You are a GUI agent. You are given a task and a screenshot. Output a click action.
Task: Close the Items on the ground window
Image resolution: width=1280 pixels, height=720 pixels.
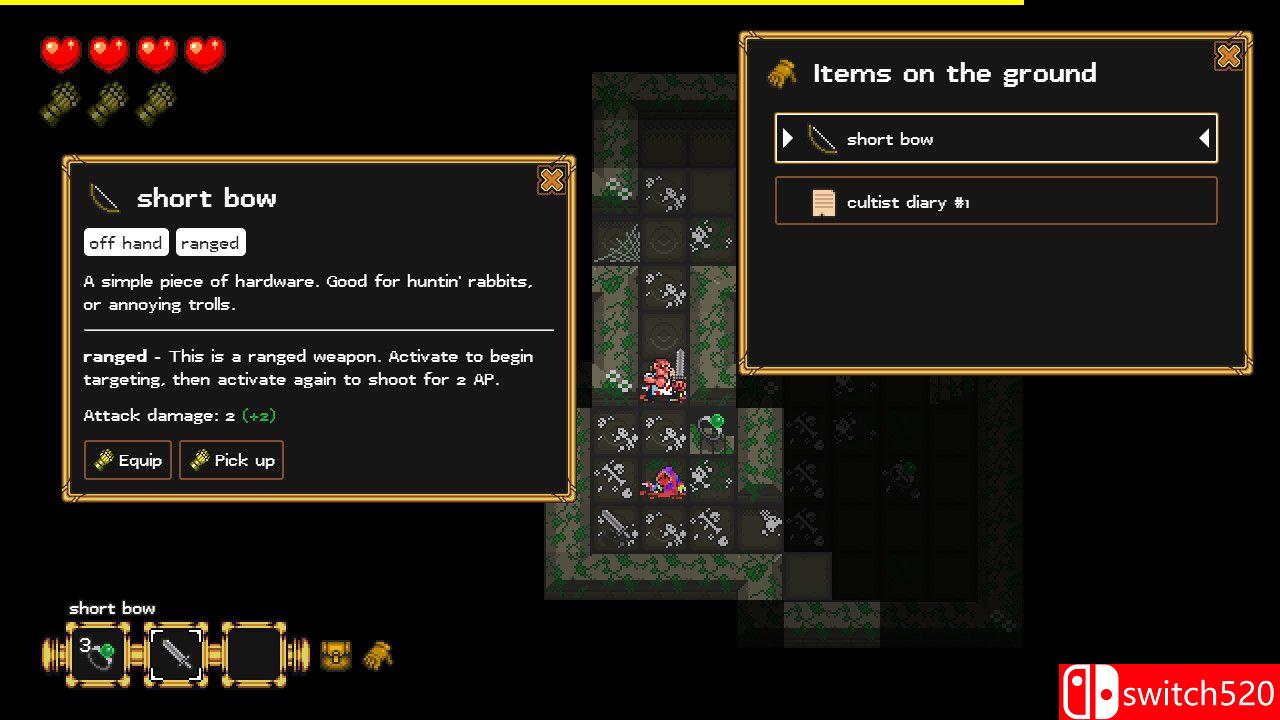pyautogui.click(x=1228, y=57)
